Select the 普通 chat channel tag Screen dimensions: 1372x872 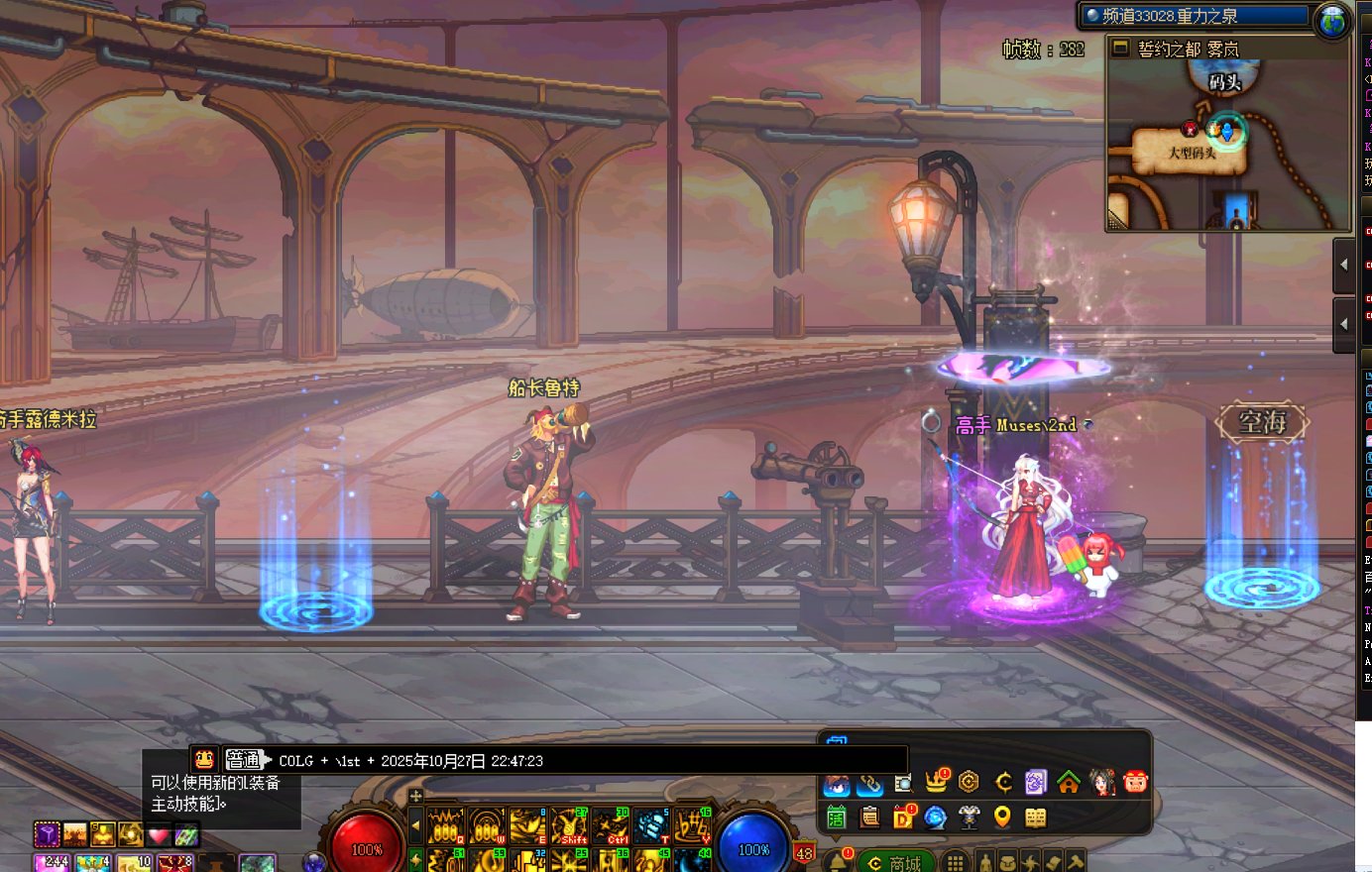244,760
